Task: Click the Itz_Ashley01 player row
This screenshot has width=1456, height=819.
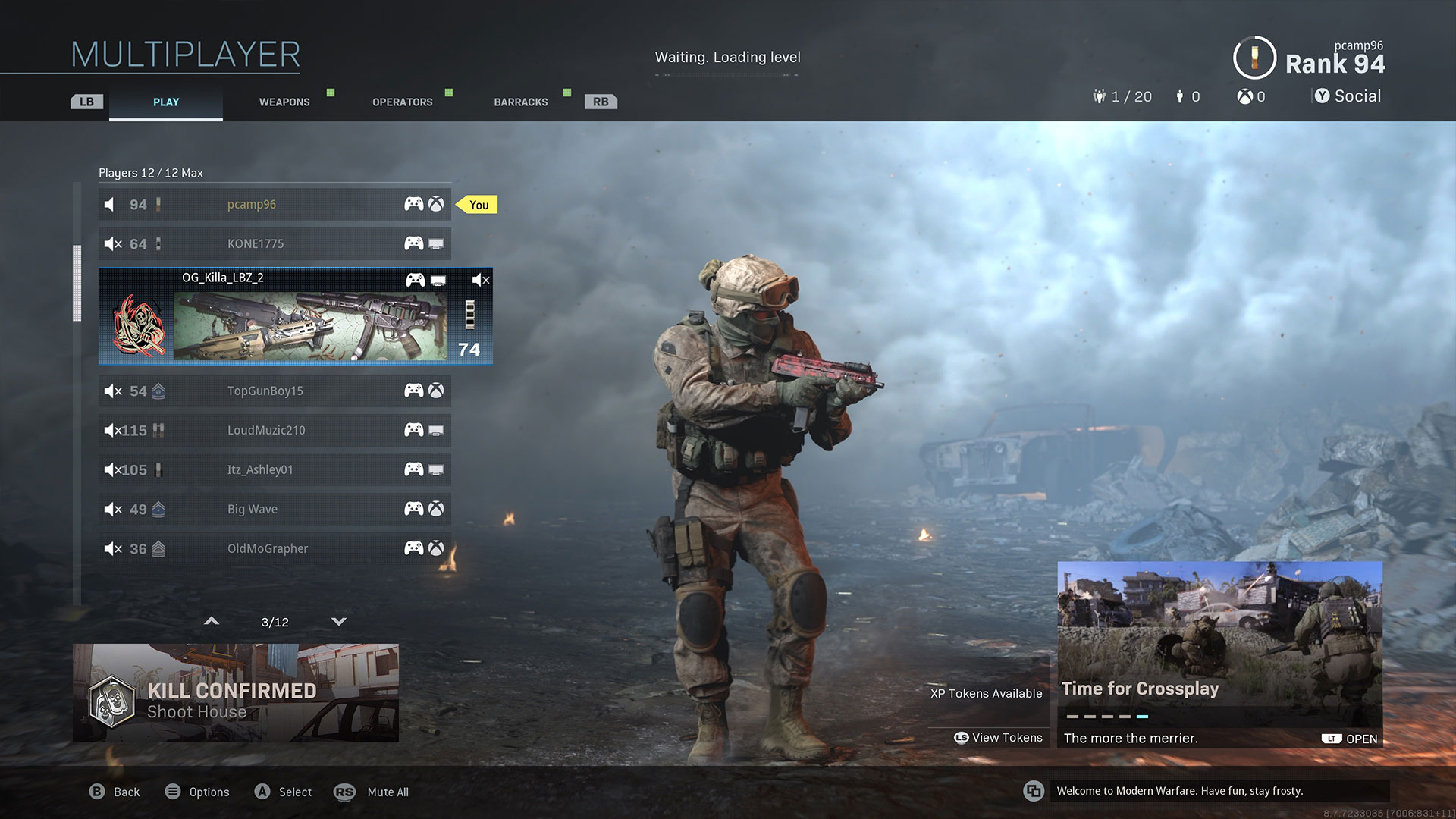Action: [x=275, y=469]
